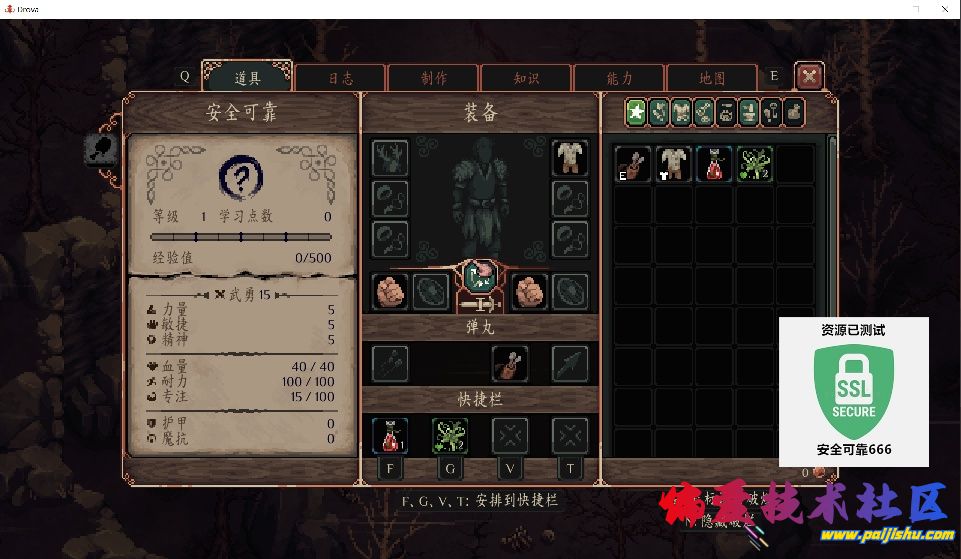961x559 pixels.
Task: Pick the red potion in inventory grid
Action: [x=714, y=163]
